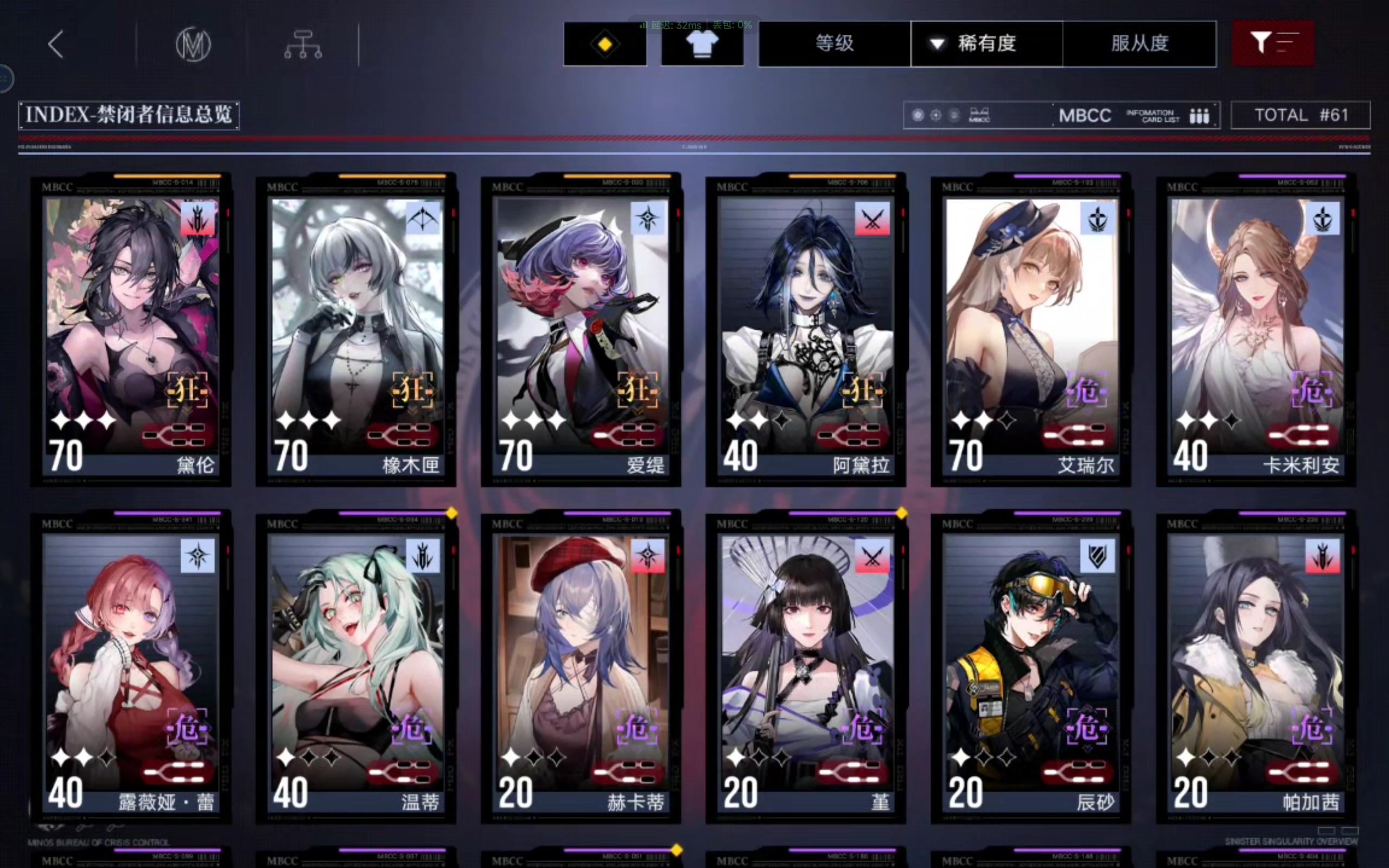This screenshot has height=868, width=1389.
Task: Click the MBCC emblem logo icon
Action: (x=193, y=43)
